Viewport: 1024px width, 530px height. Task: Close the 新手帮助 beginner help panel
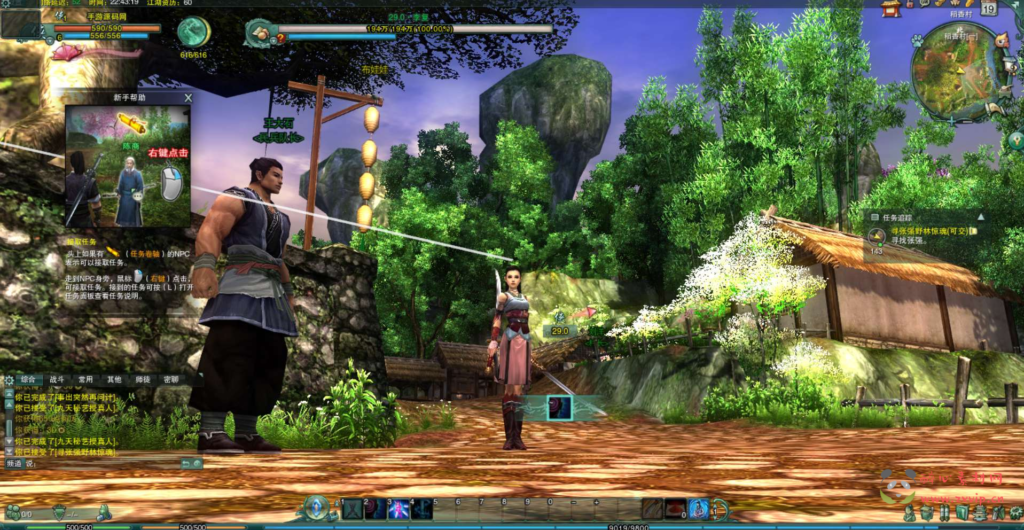click(x=188, y=98)
